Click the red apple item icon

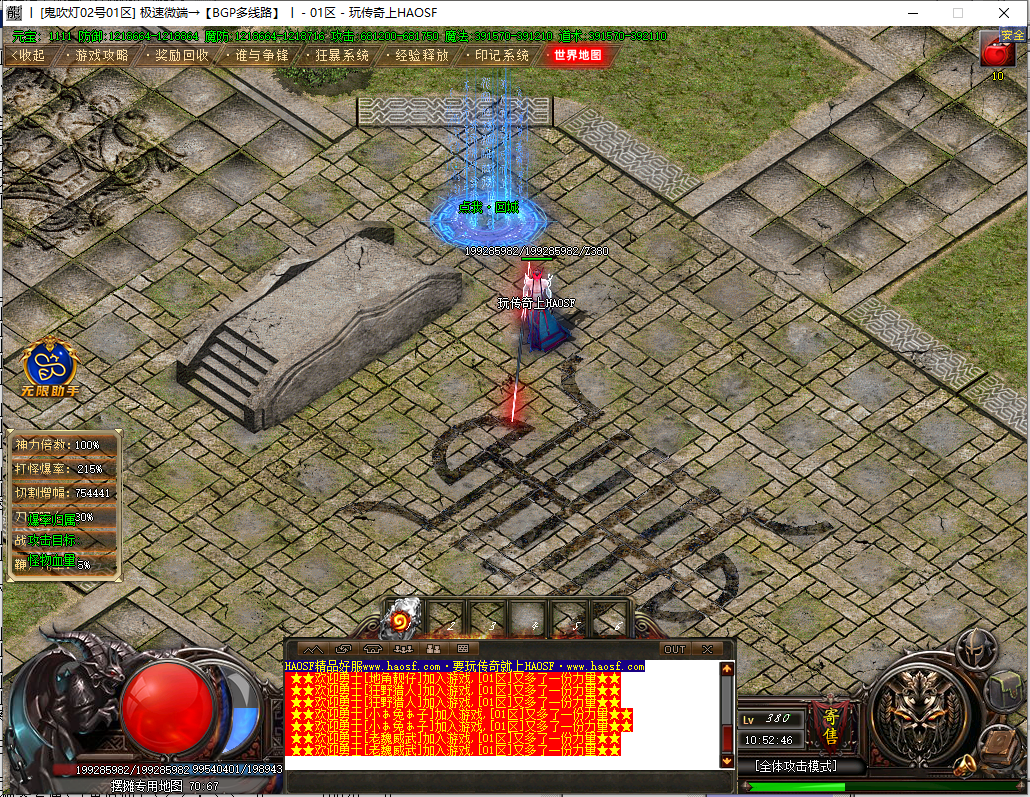tap(997, 53)
